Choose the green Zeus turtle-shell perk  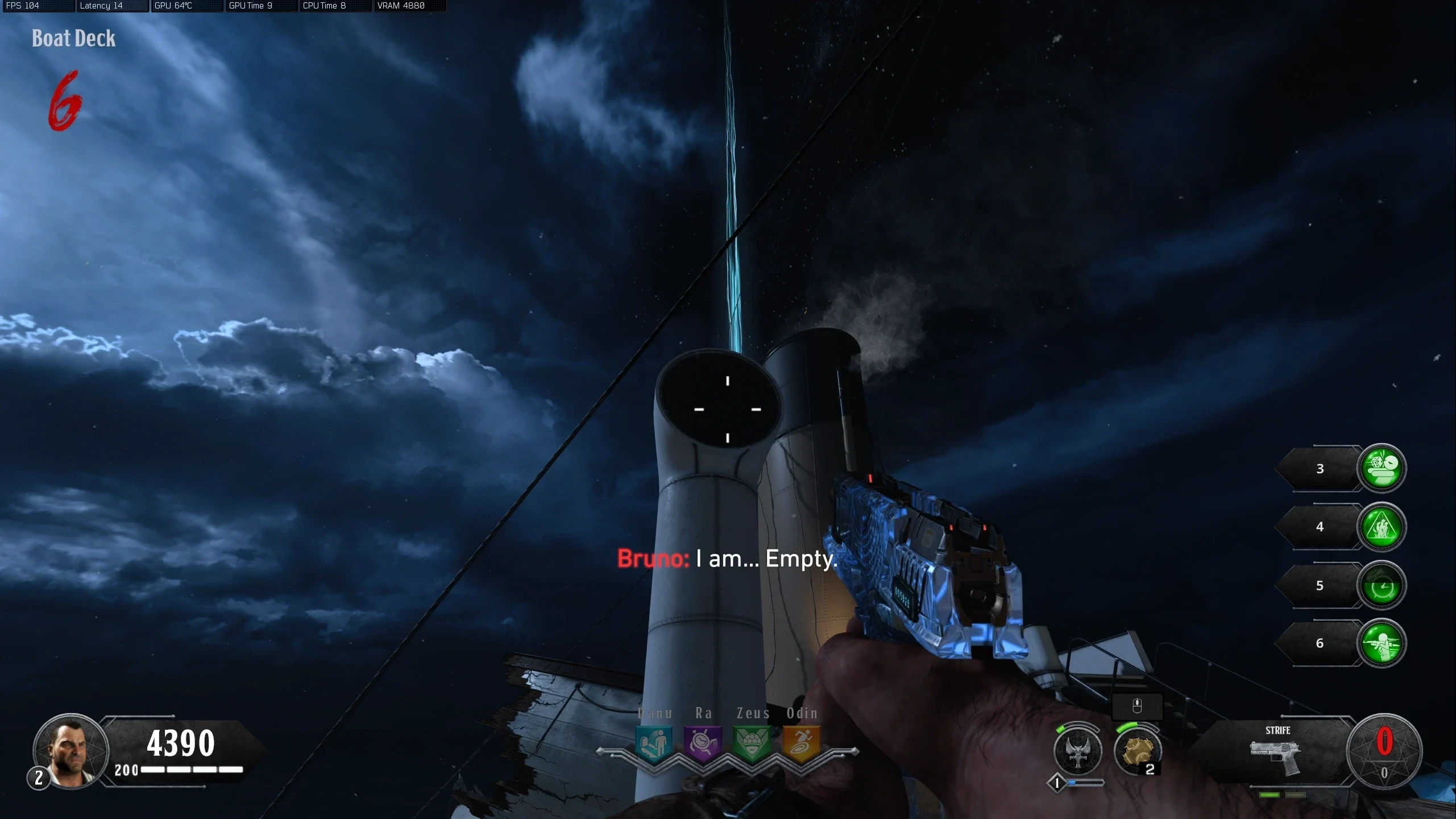[752, 743]
